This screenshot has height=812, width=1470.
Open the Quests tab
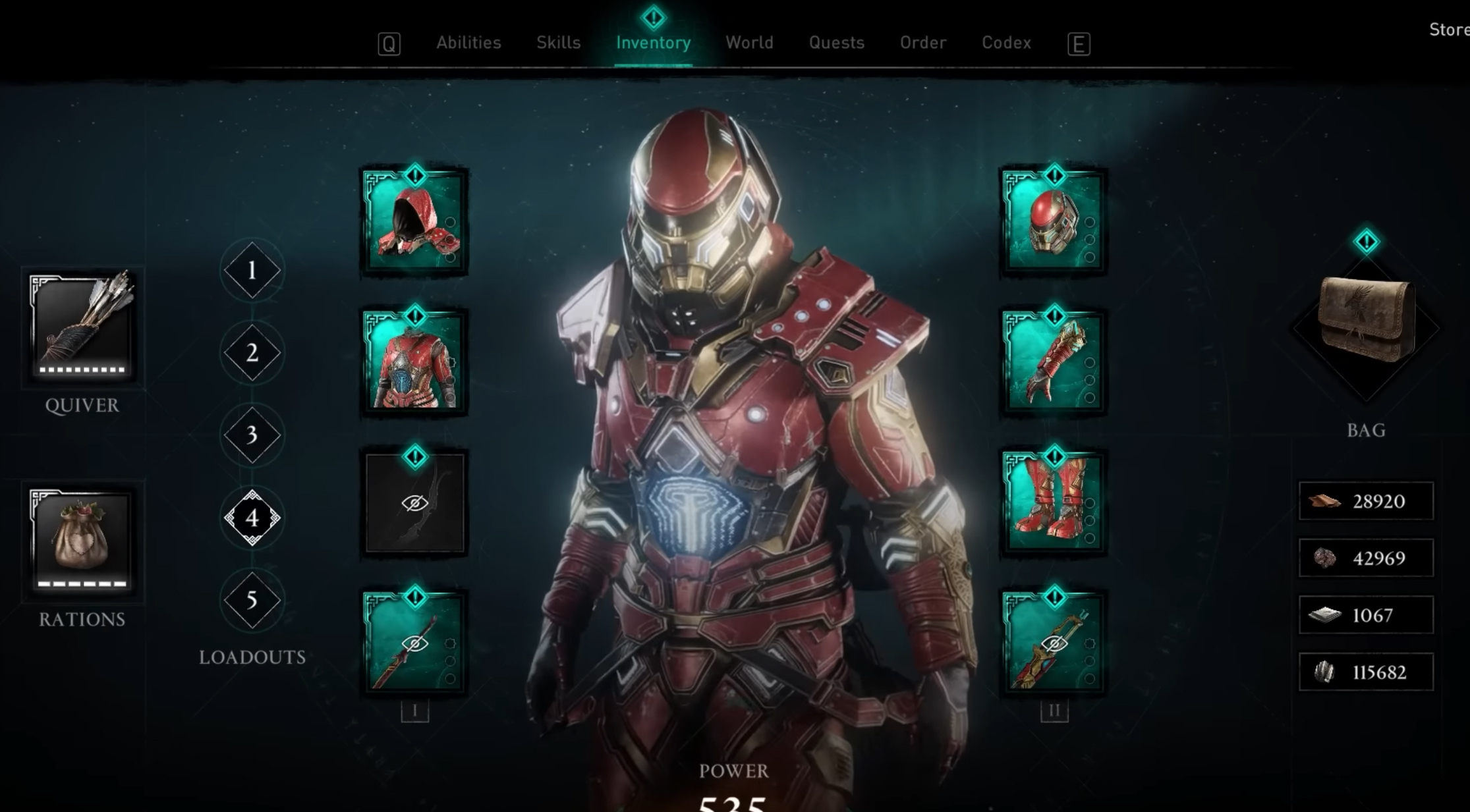836,42
